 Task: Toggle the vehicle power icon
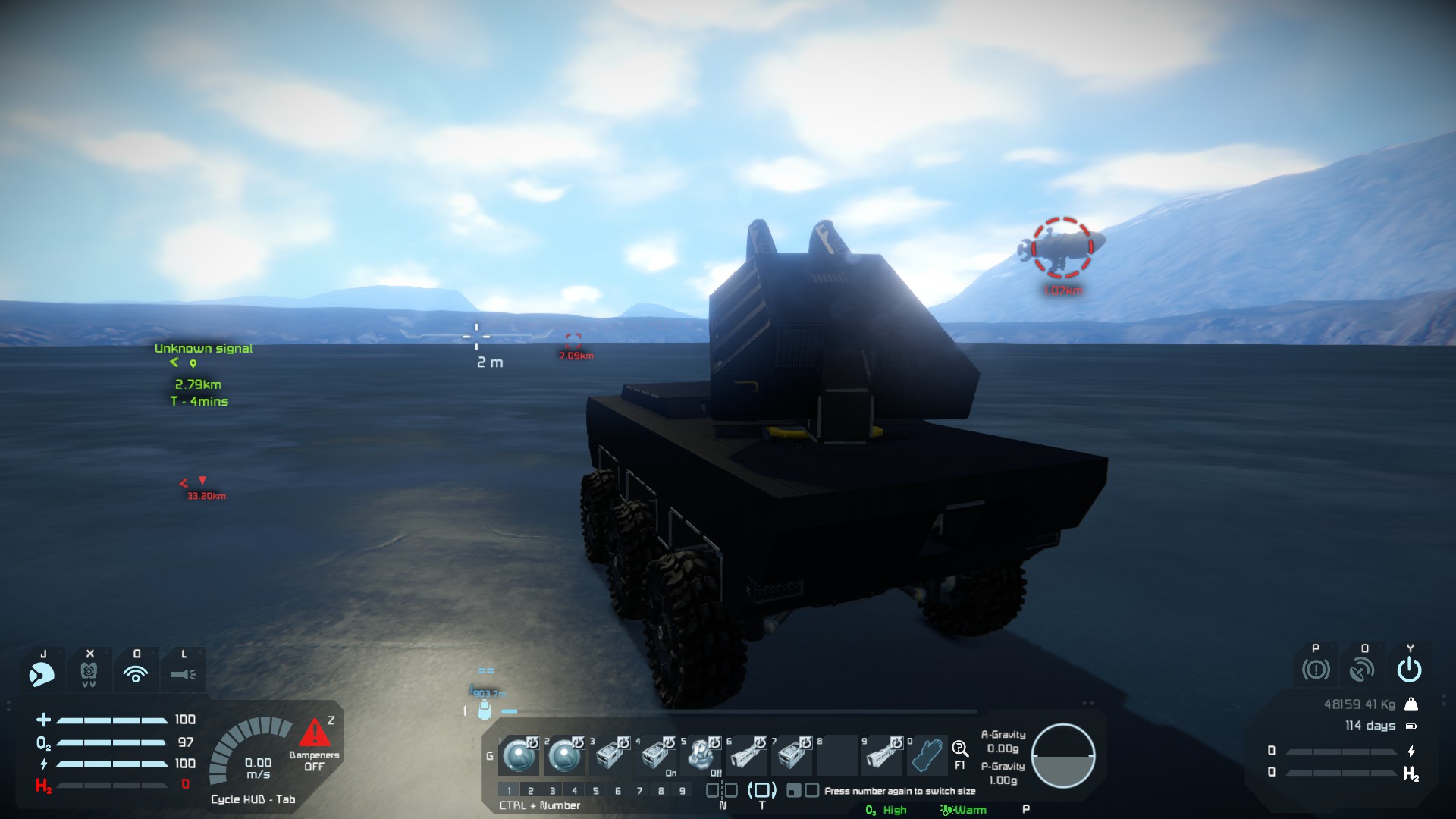(1409, 670)
